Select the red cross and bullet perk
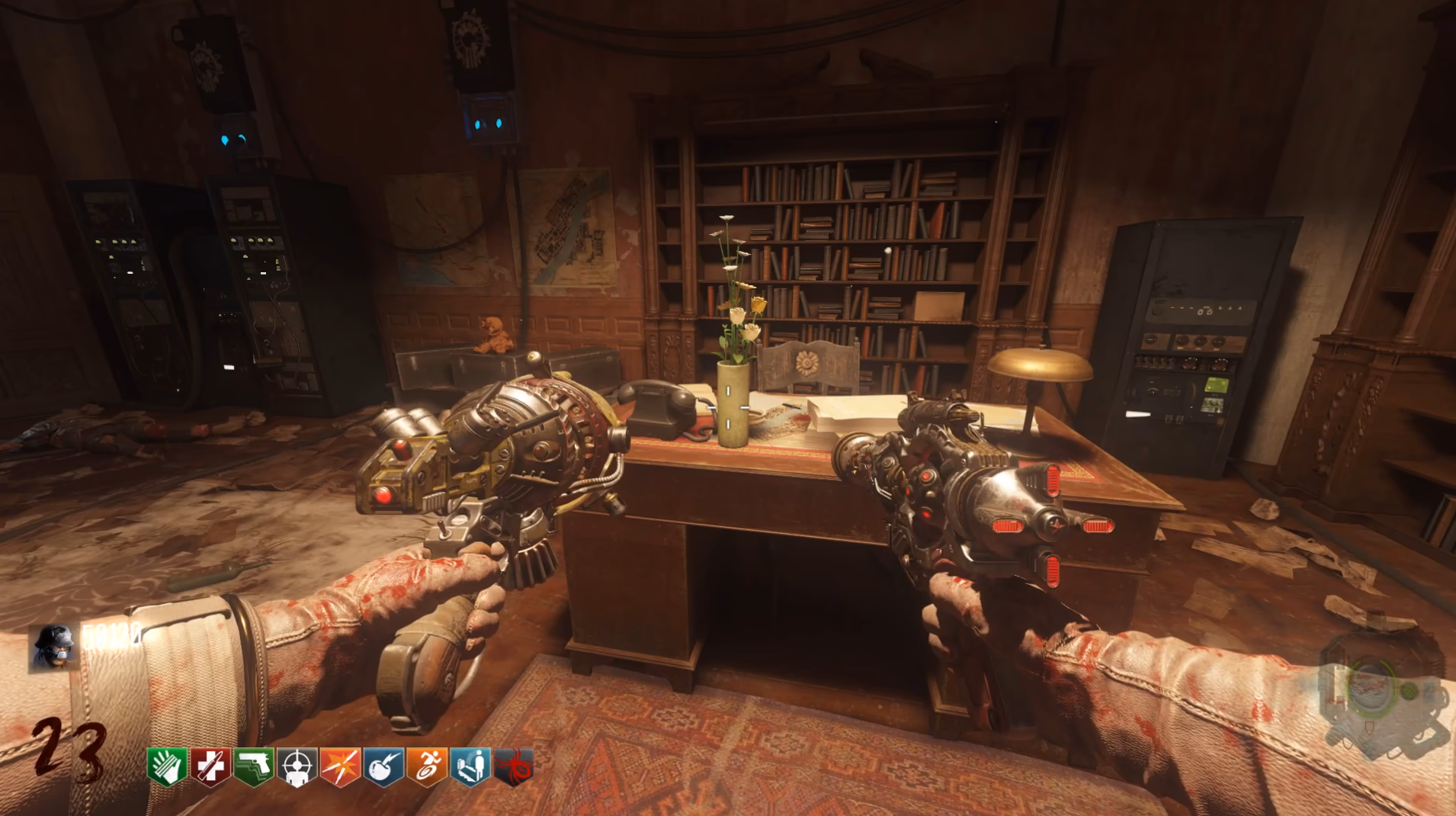This screenshot has height=816, width=1456. pos(210,766)
